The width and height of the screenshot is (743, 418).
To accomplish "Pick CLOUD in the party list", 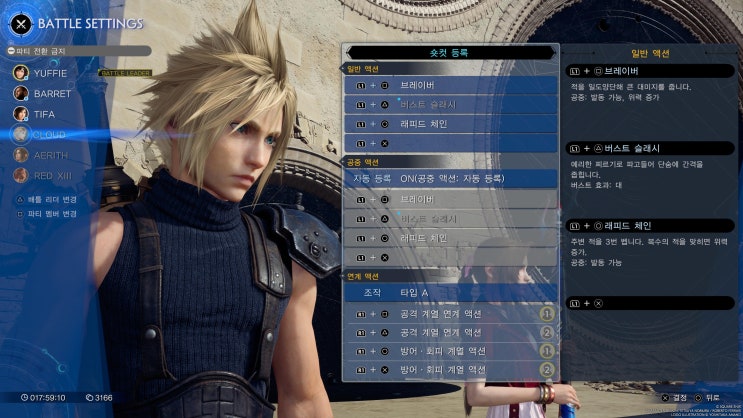I will 50,134.
